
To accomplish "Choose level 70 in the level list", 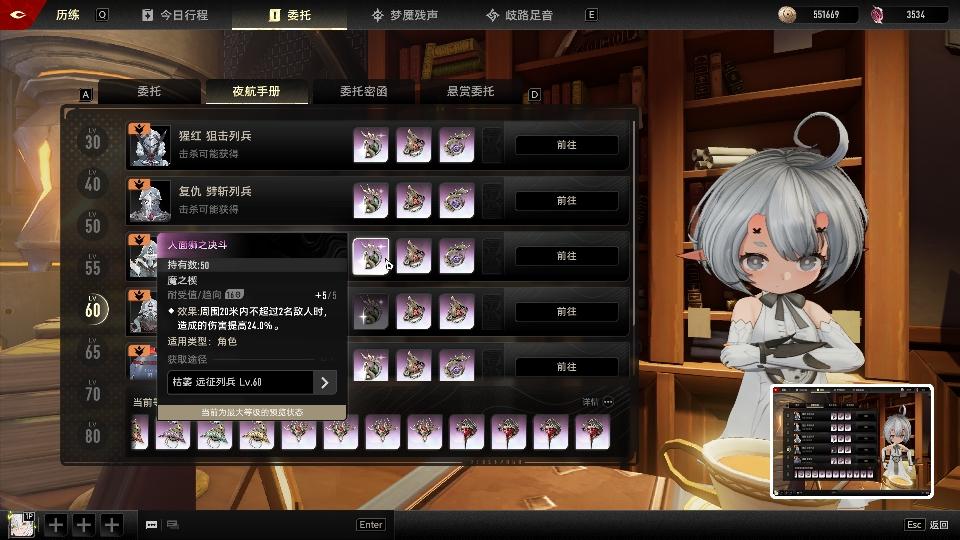I will tap(93, 394).
